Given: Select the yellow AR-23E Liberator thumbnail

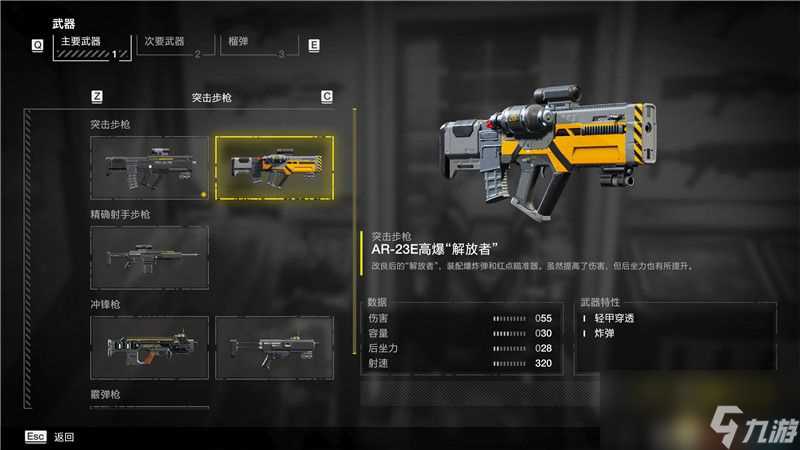Looking at the screenshot, I should 274,167.
